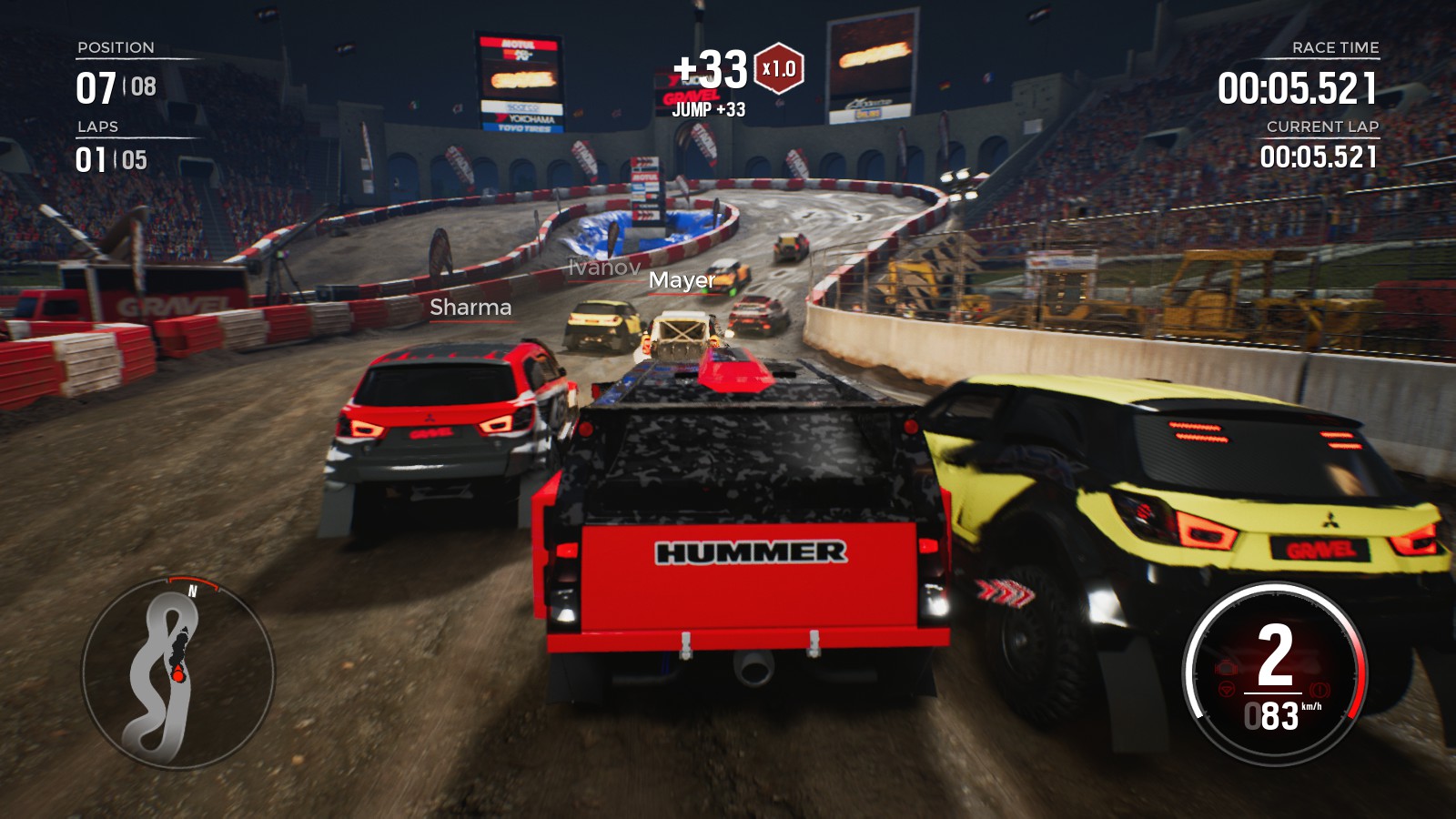Select the Sharma opponent name tag
This screenshot has height=819, width=1456.
470,308
